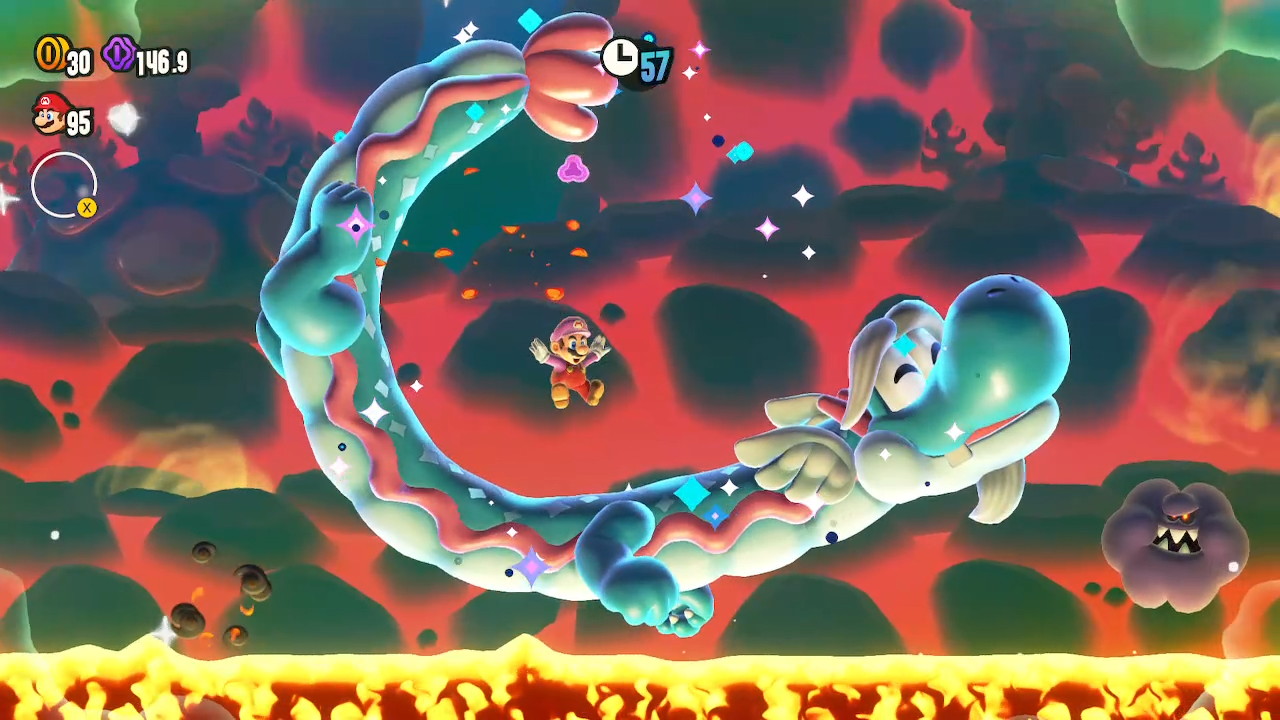Click the life count reading 95
Screen dimensions: 1280x720
(79, 120)
